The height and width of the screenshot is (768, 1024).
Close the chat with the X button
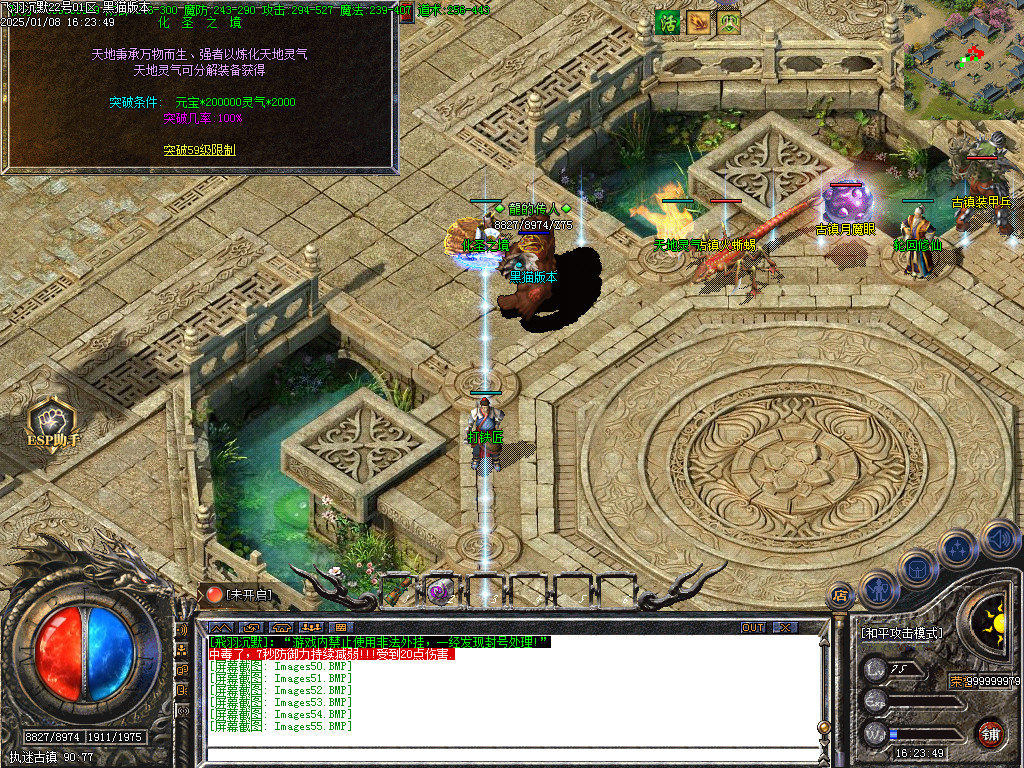click(x=786, y=627)
